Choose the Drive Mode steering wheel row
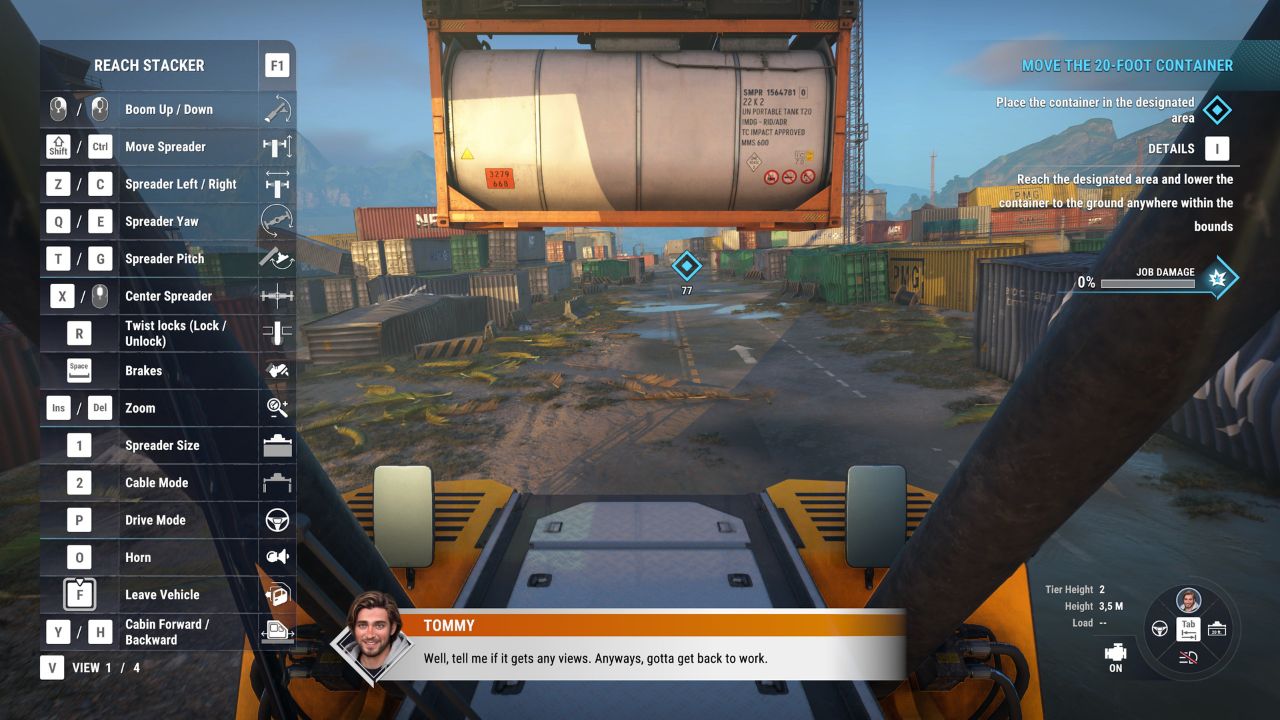Image resolution: width=1280 pixels, height=720 pixels. click(x=168, y=520)
